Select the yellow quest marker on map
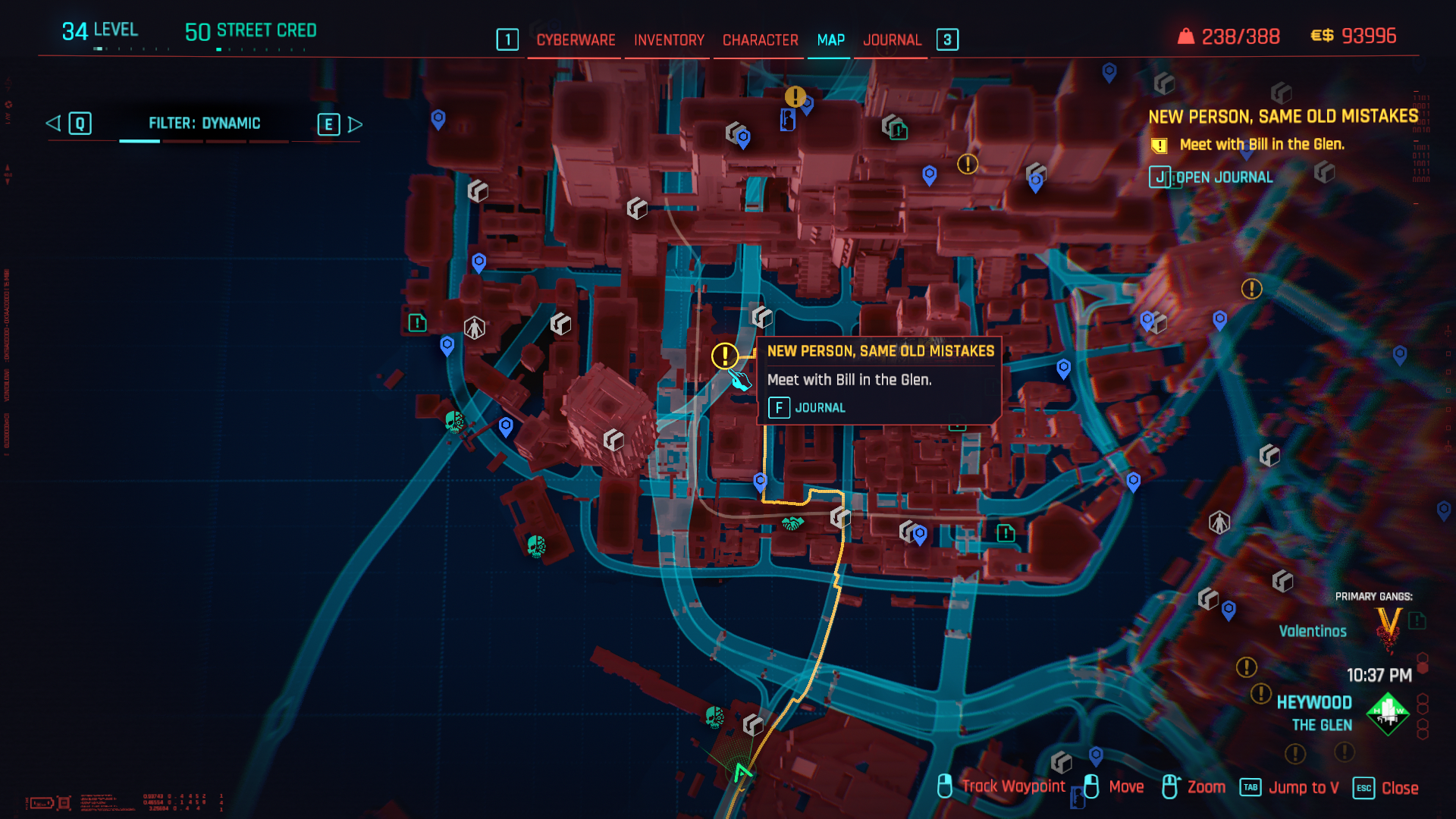Image resolution: width=1456 pixels, height=819 pixels. (x=725, y=355)
